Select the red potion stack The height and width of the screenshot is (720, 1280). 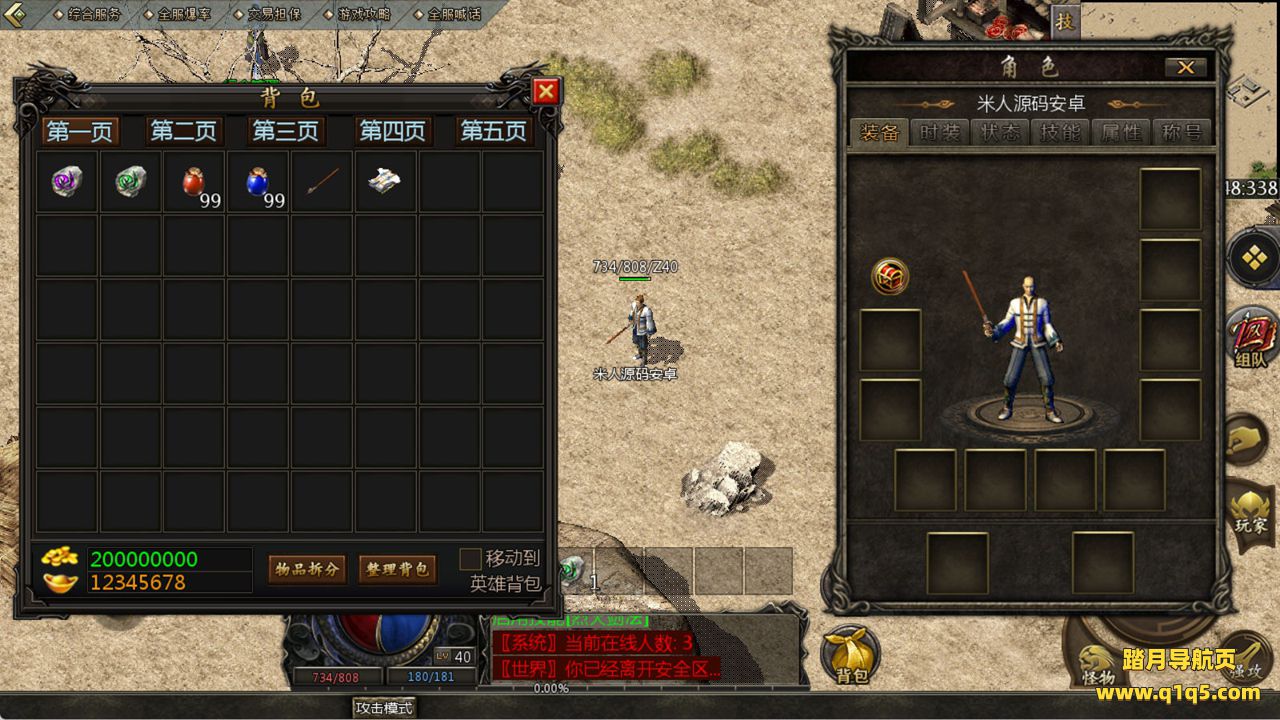[195, 182]
